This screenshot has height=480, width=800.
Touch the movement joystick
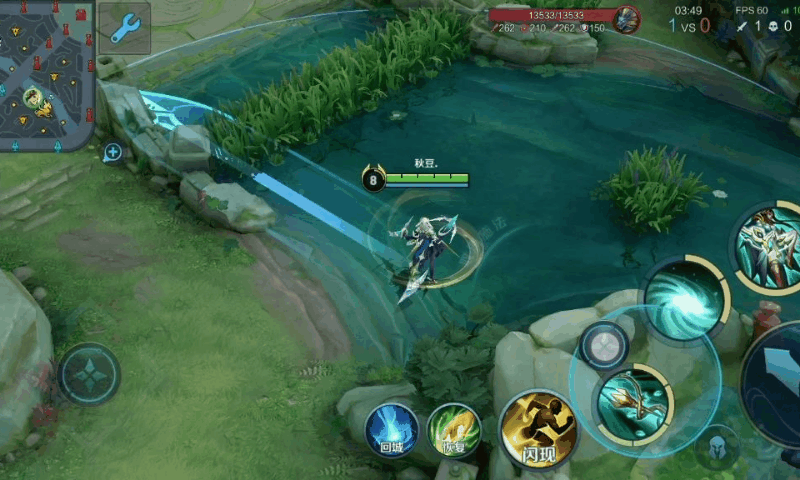89,374
